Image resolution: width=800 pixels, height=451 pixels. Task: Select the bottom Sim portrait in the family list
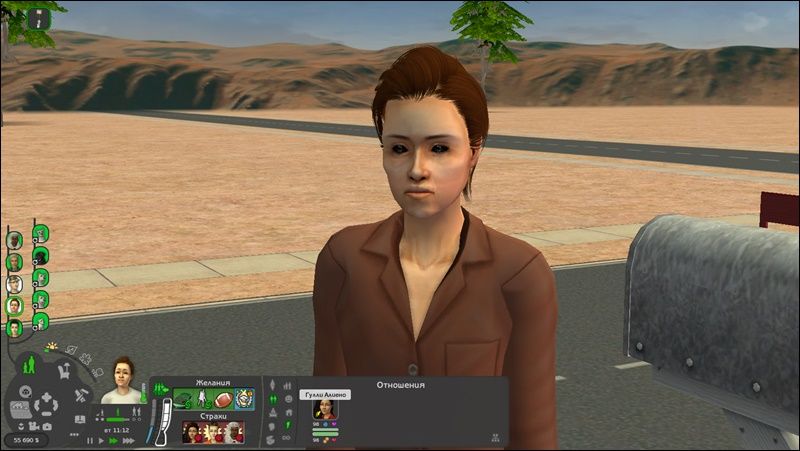(14, 326)
